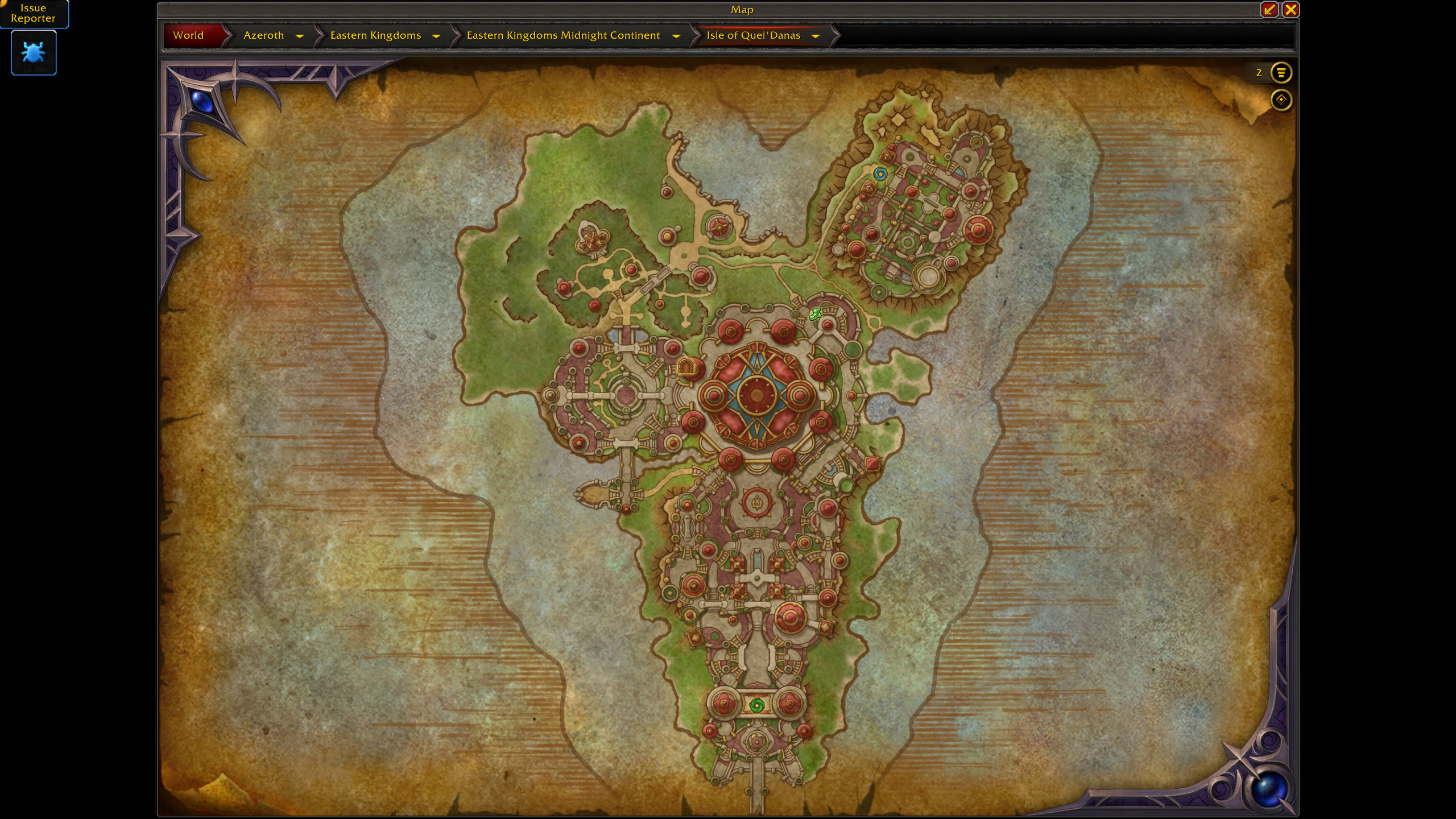
Task: Navigate to Eastern Kingdoms breadcrumb
Action: (x=375, y=35)
